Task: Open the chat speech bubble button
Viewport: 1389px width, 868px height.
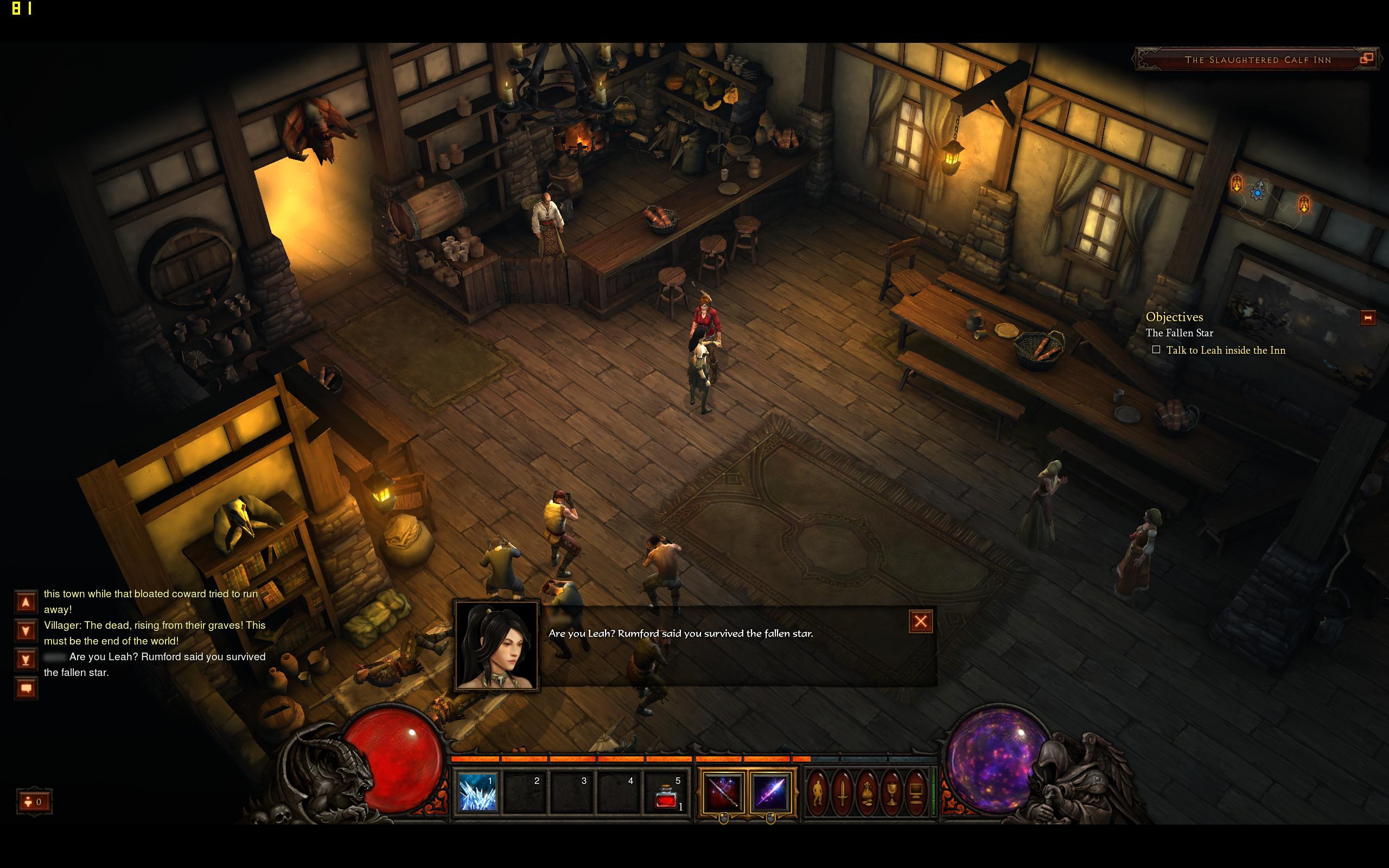Action: click(26, 688)
